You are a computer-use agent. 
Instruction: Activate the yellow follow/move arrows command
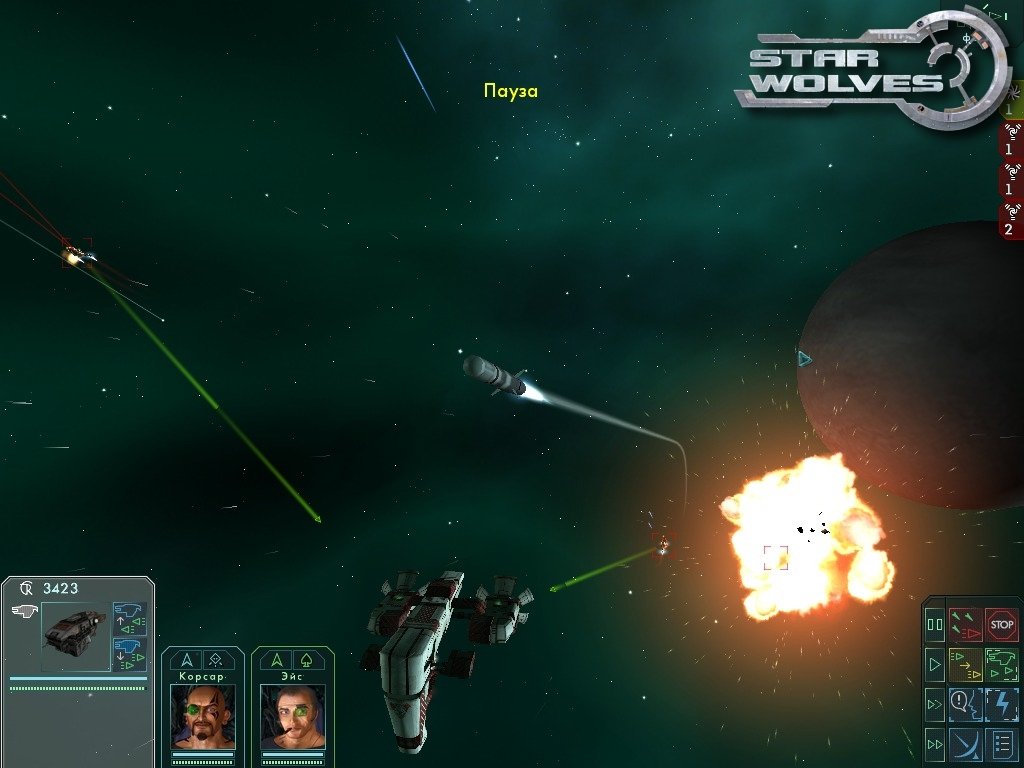(966, 663)
